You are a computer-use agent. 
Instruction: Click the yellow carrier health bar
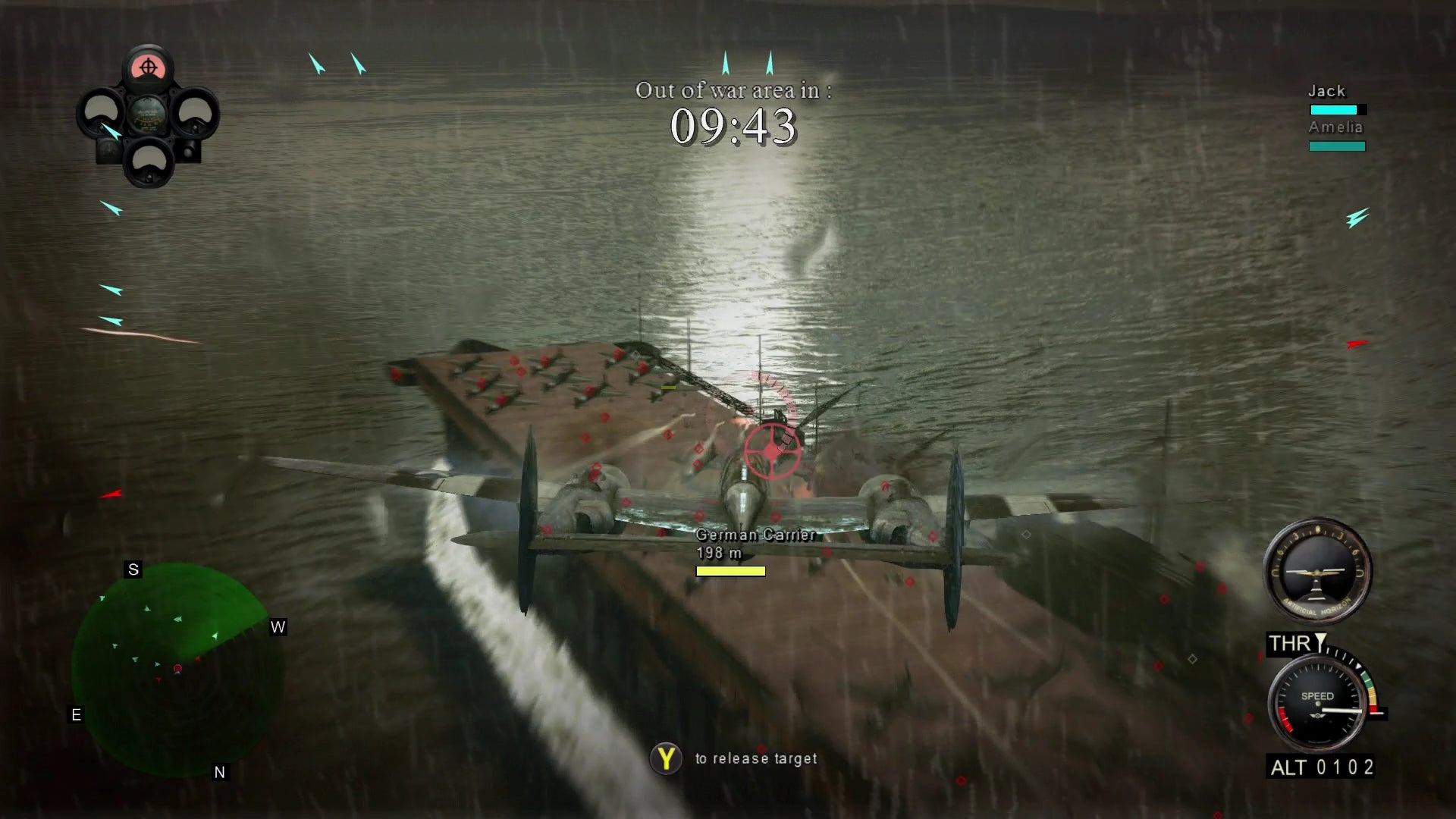(x=730, y=571)
